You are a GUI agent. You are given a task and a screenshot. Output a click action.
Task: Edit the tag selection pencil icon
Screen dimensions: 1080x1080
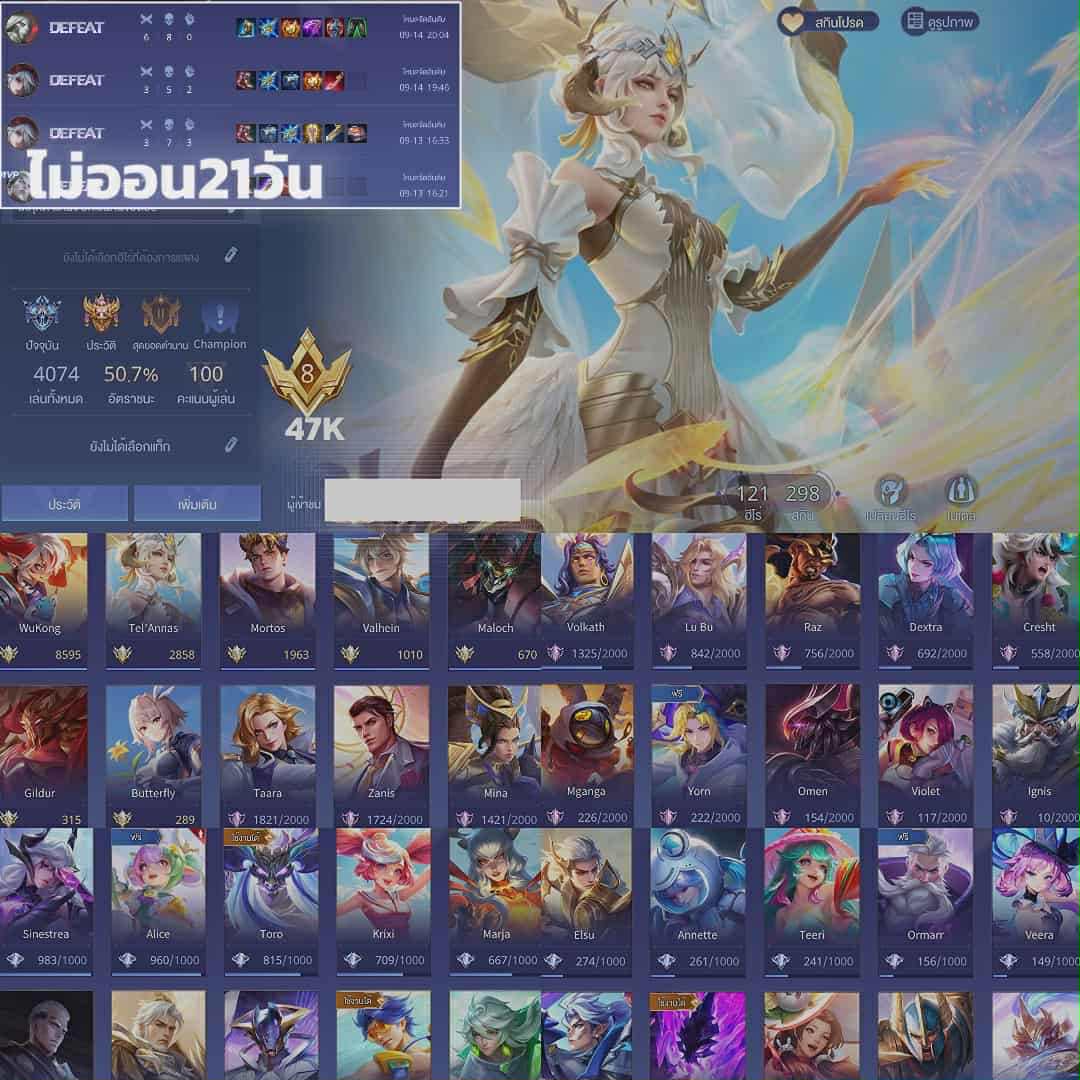pos(231,445)
